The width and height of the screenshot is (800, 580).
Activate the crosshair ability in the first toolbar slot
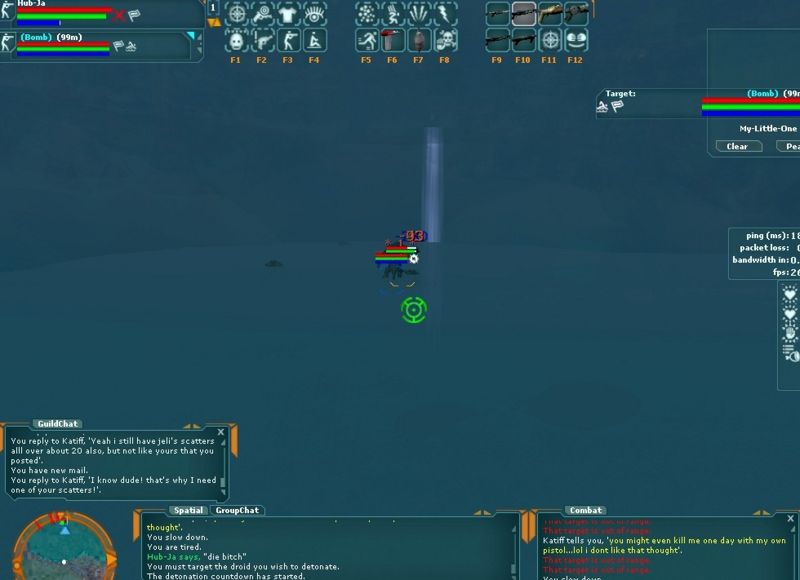click(x=236, y=14)
